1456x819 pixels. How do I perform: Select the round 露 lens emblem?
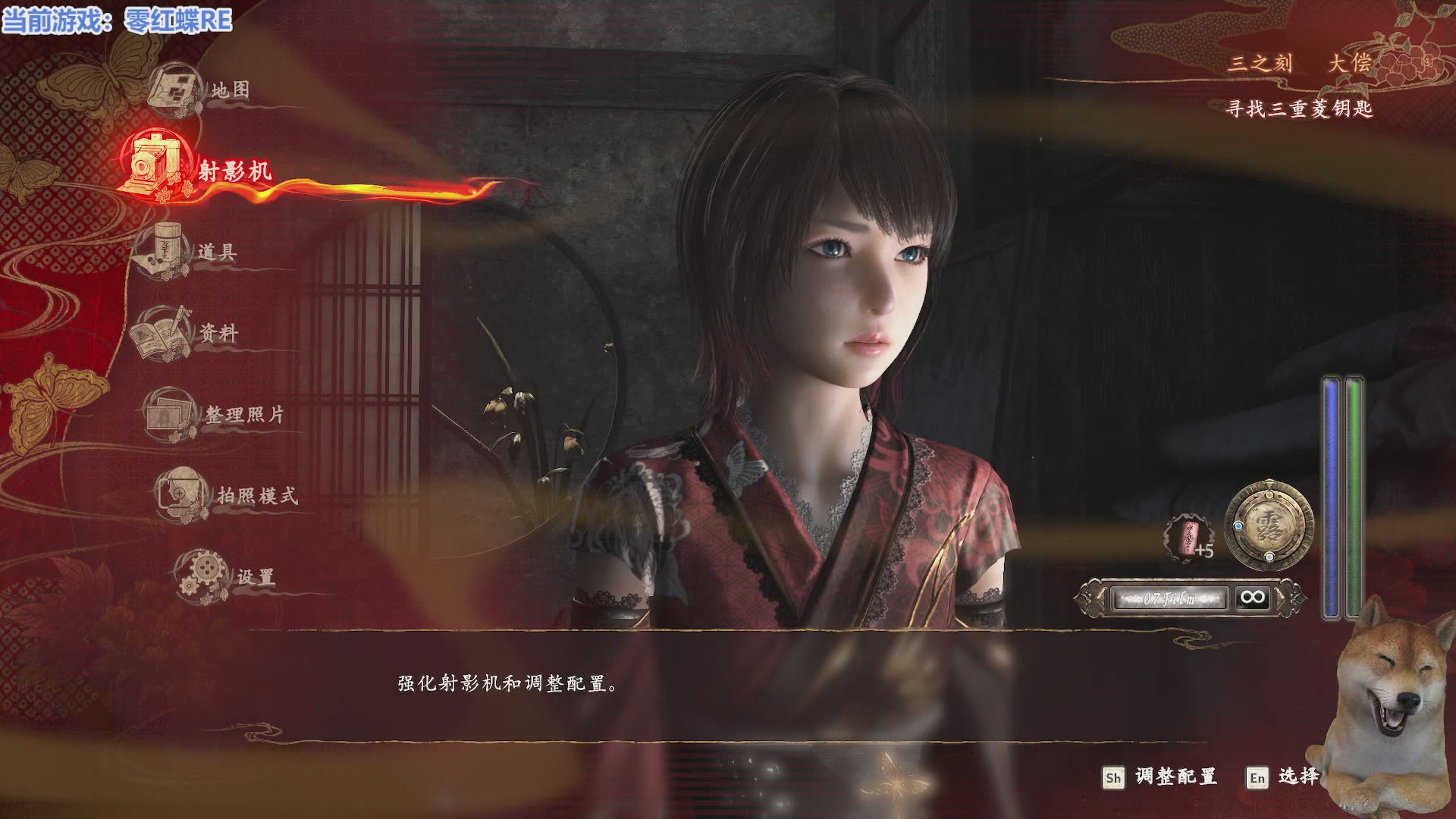pos(1269,525)
